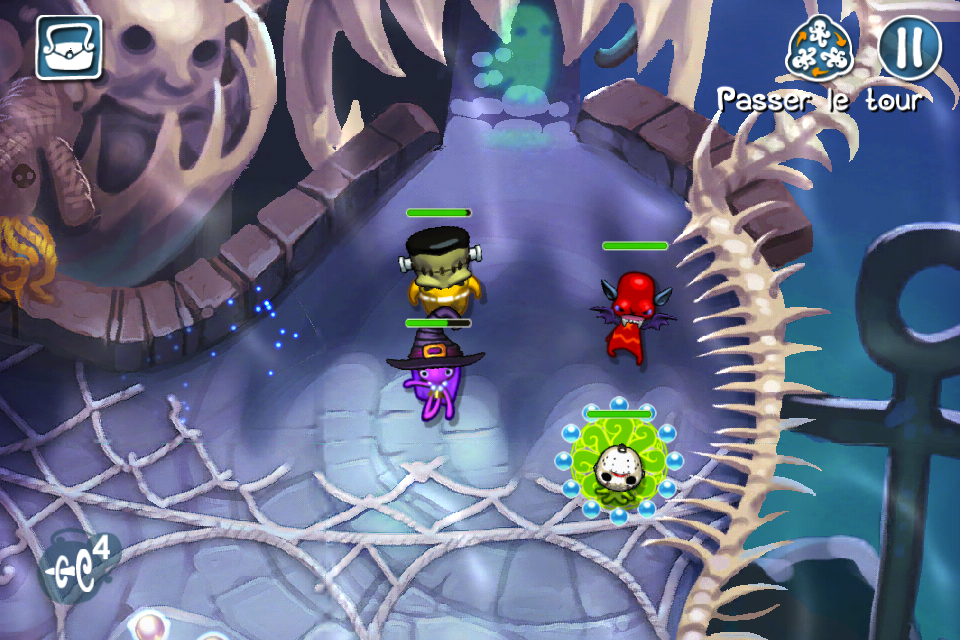Open the bag inventory icon
This screenshot has height=640, width=960.
69,47
